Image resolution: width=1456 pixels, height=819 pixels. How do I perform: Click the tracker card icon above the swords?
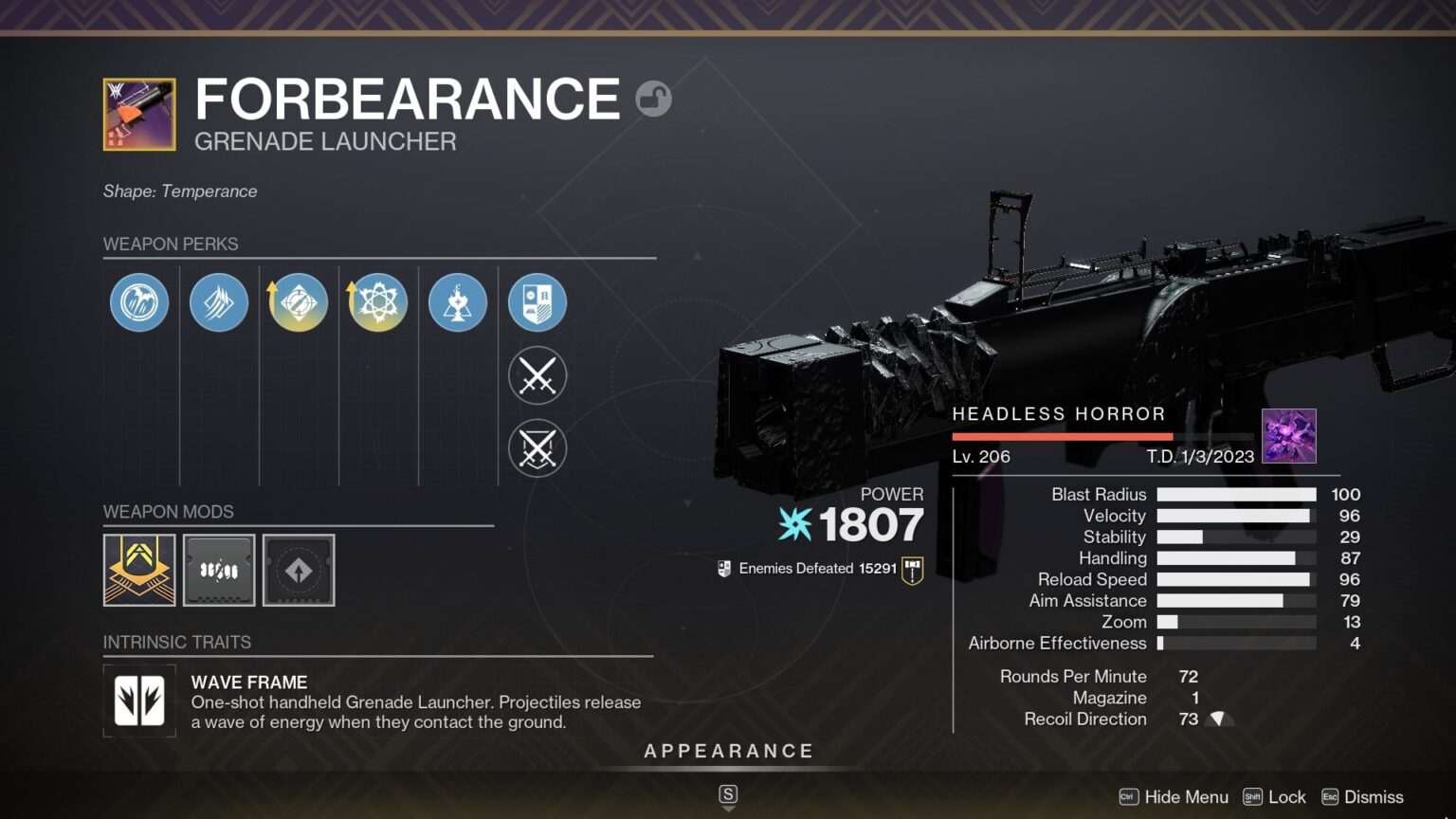coord(537,301)
